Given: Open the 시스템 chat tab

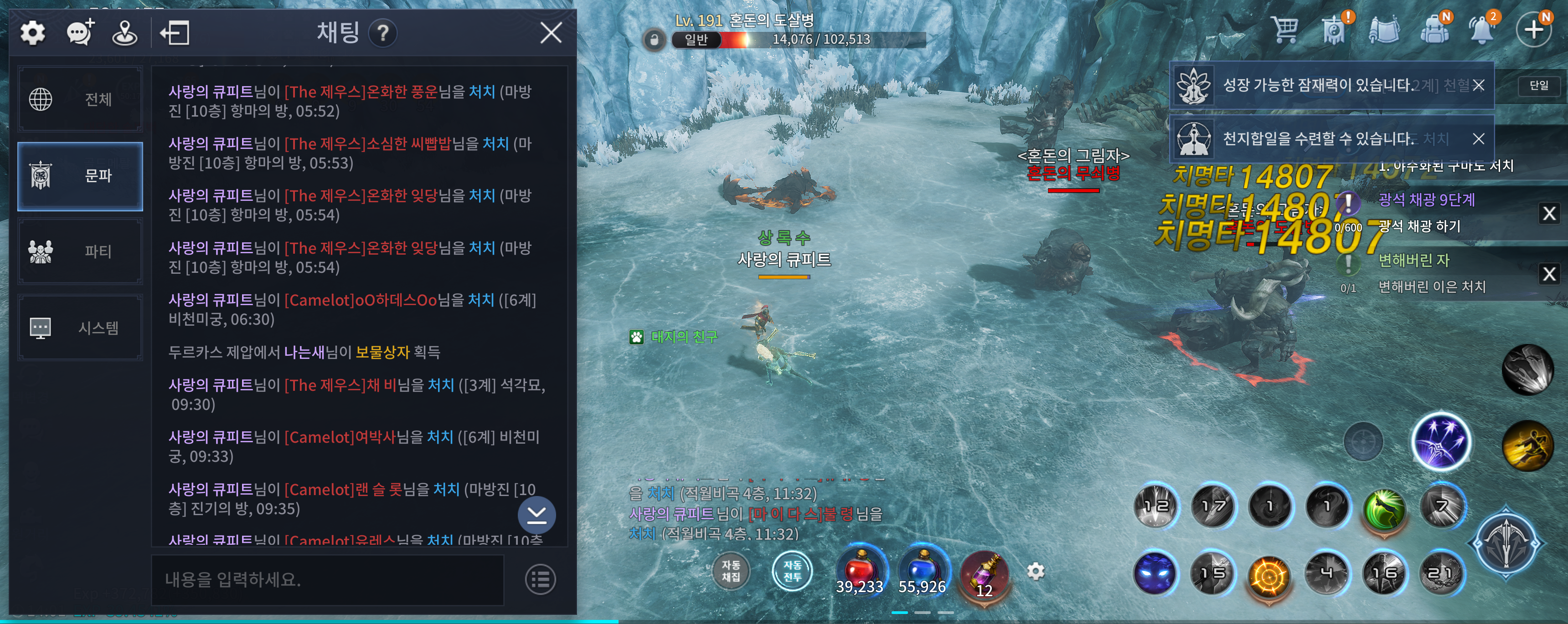Looking at the screenshot, I should coord(80,328).
